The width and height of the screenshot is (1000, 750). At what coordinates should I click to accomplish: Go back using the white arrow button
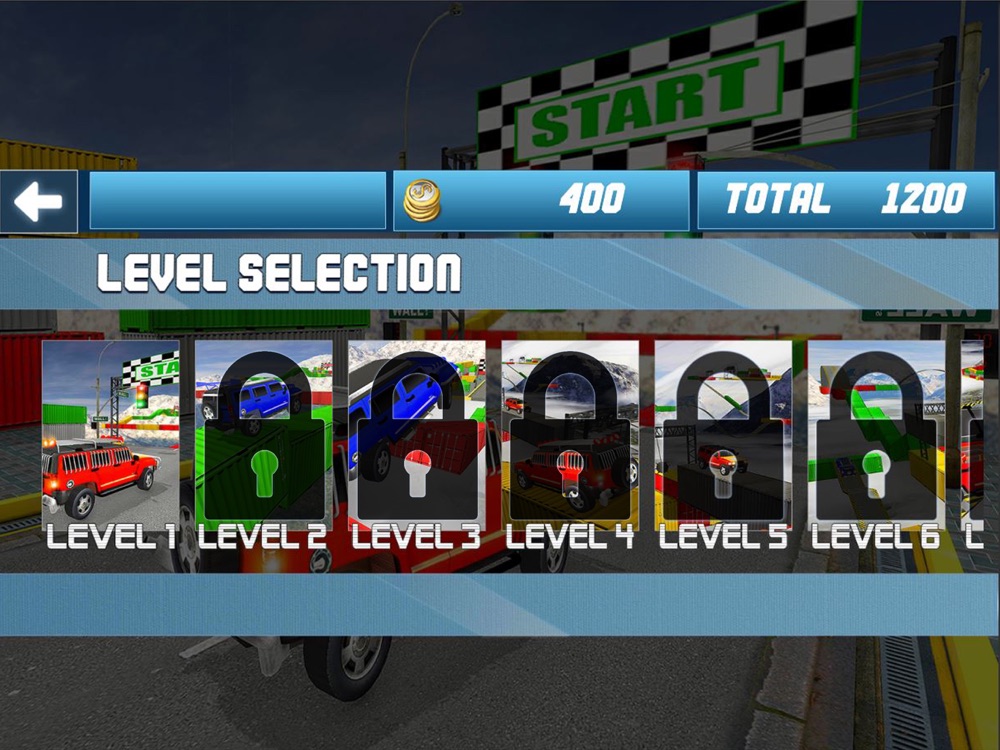click(39, 202)
